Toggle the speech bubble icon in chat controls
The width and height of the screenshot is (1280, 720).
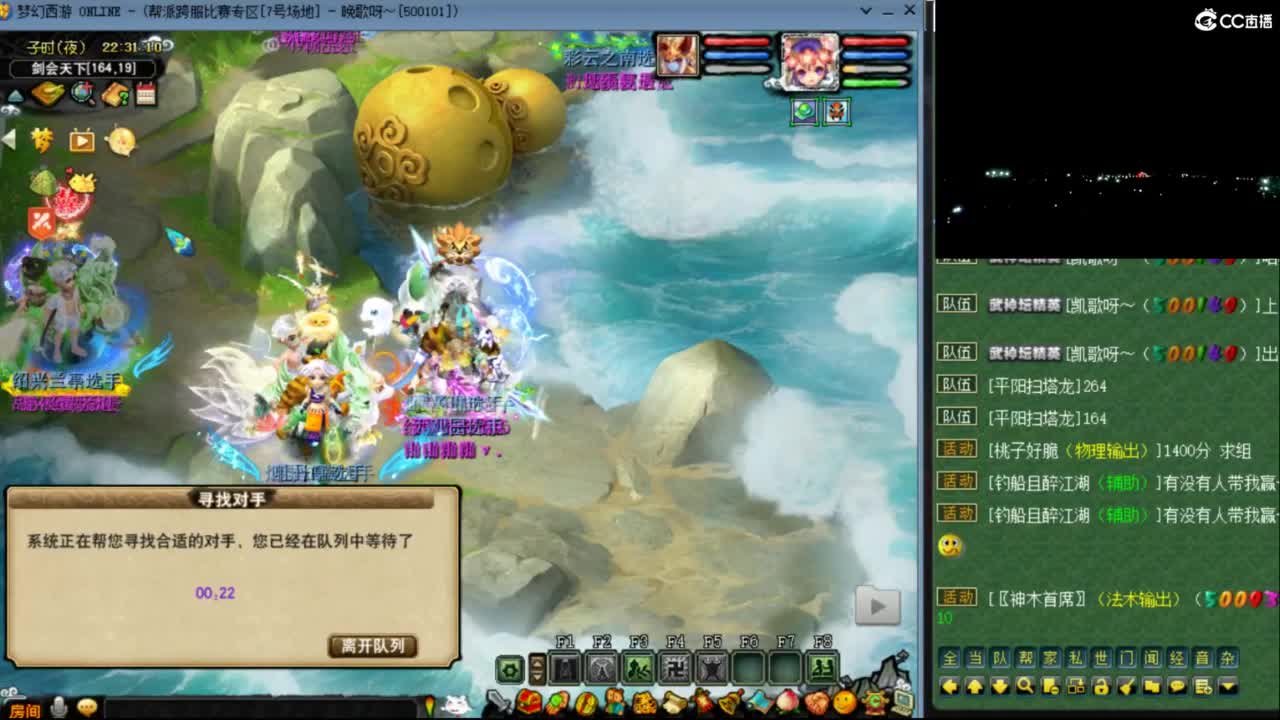pos(1176,685)
